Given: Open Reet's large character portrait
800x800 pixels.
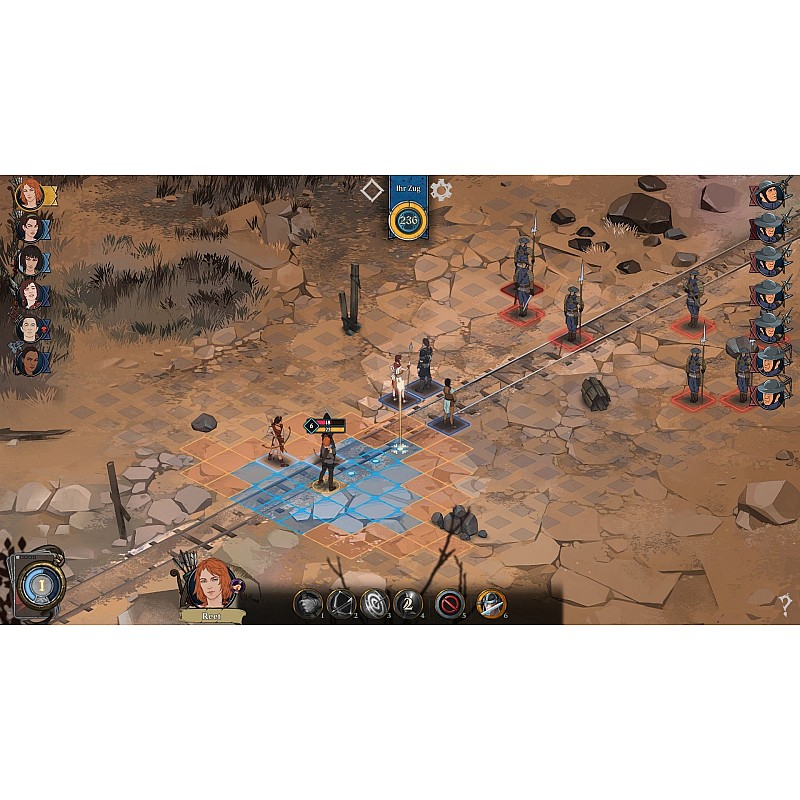Looking at the screenshot, I should coord(210,583).
